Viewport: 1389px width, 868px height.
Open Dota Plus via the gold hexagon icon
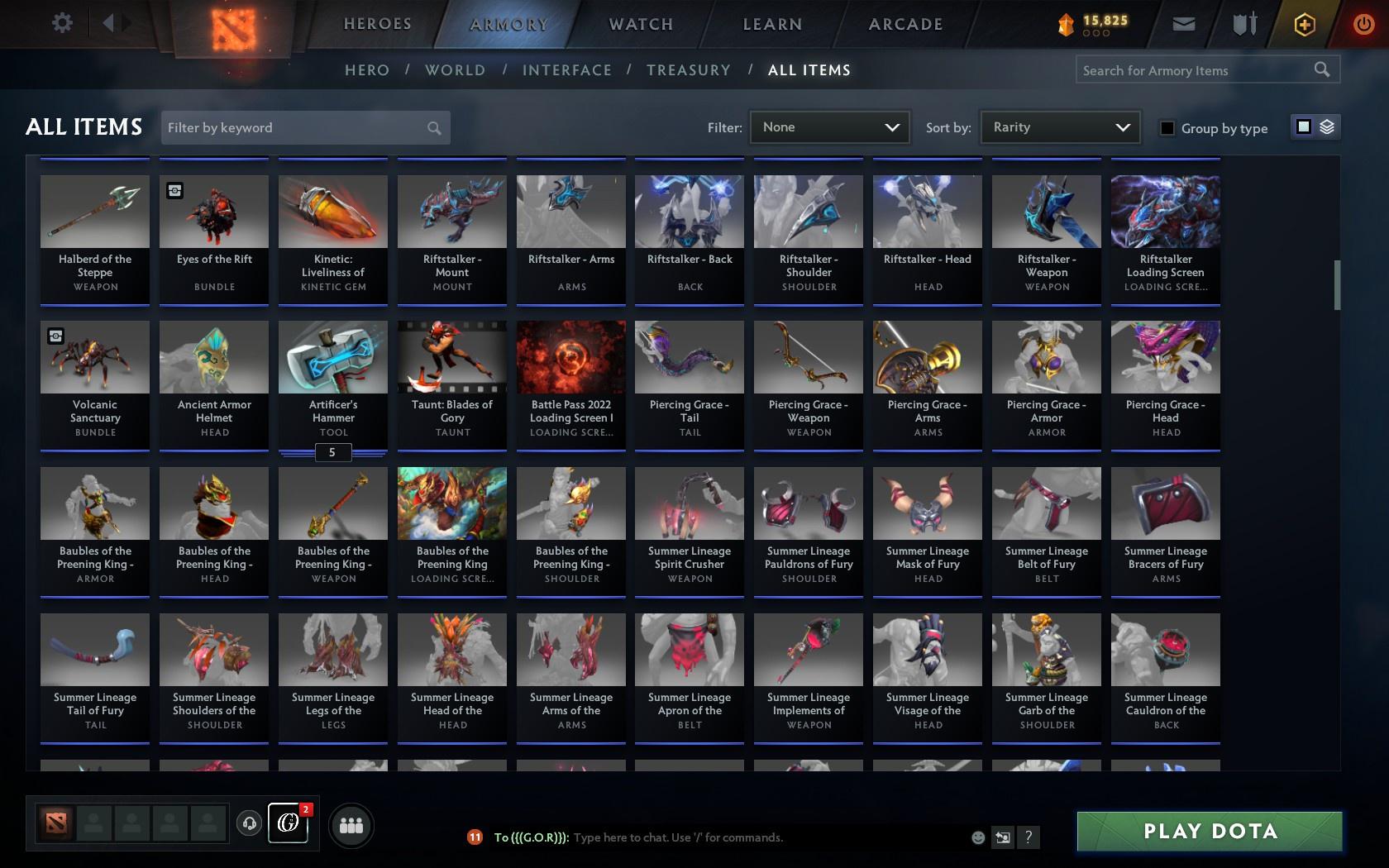[x=1304, y=24]
